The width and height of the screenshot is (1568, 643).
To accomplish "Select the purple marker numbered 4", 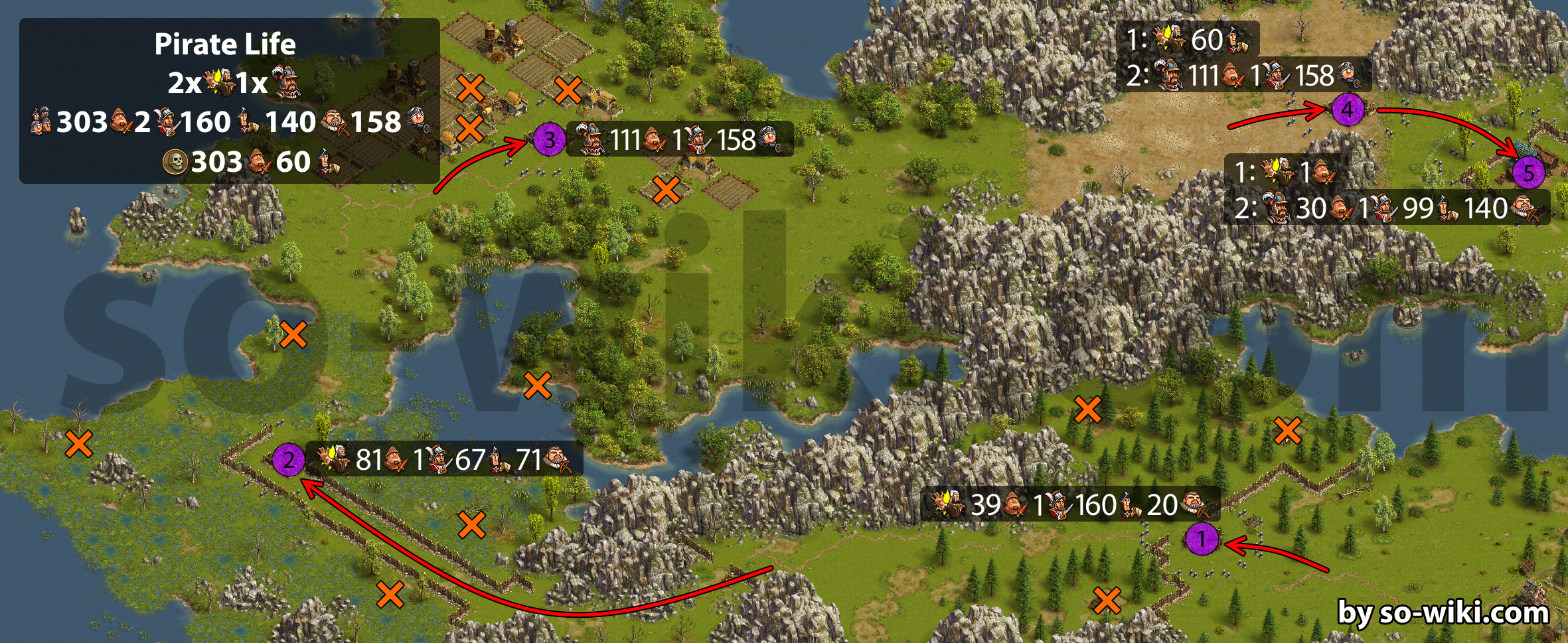I will (x=1348, y=109).
